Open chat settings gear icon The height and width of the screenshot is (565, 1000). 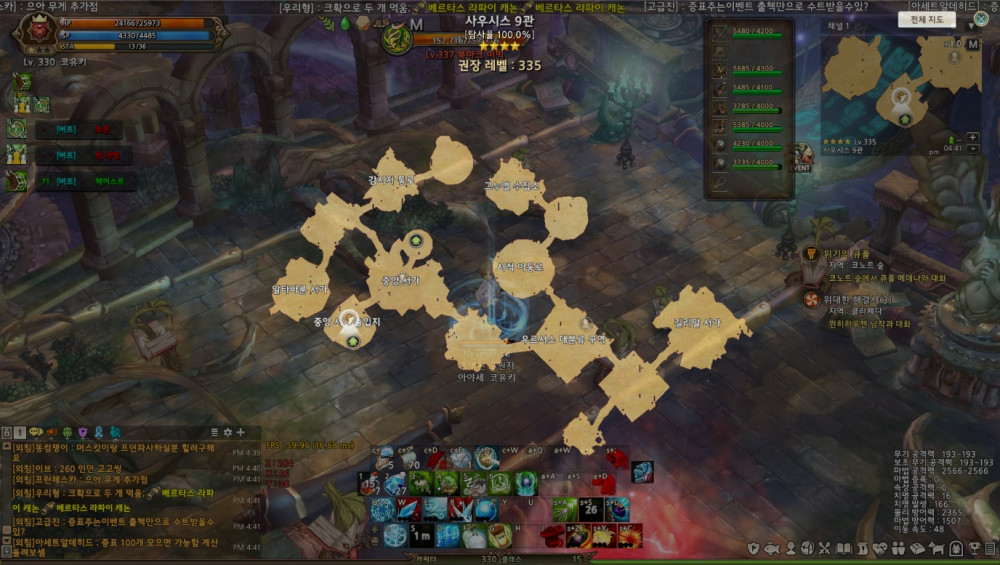tap(227, 432)
